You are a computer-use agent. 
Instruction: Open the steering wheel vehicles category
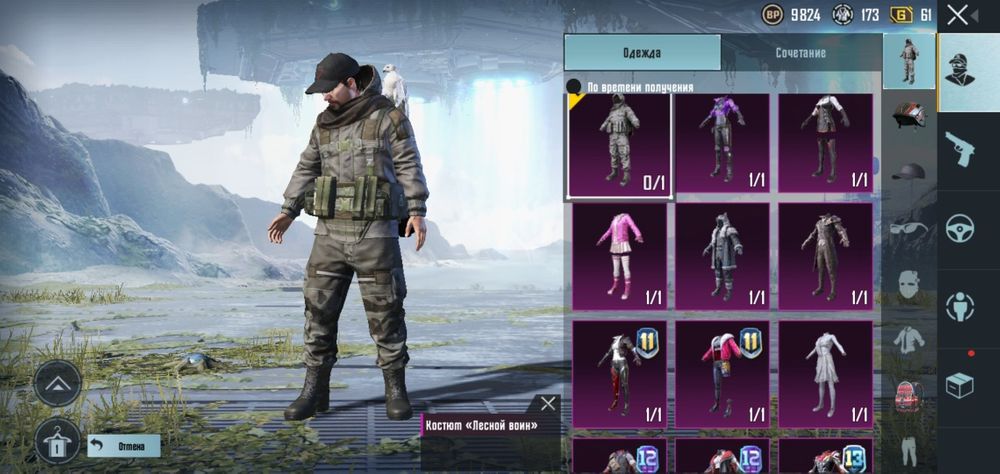point(960,227)
